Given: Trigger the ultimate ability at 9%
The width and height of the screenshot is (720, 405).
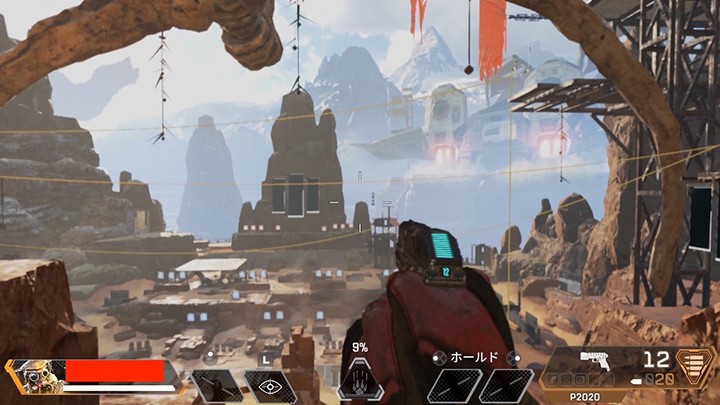Looking at the screenshot, I should click(360, 380).
